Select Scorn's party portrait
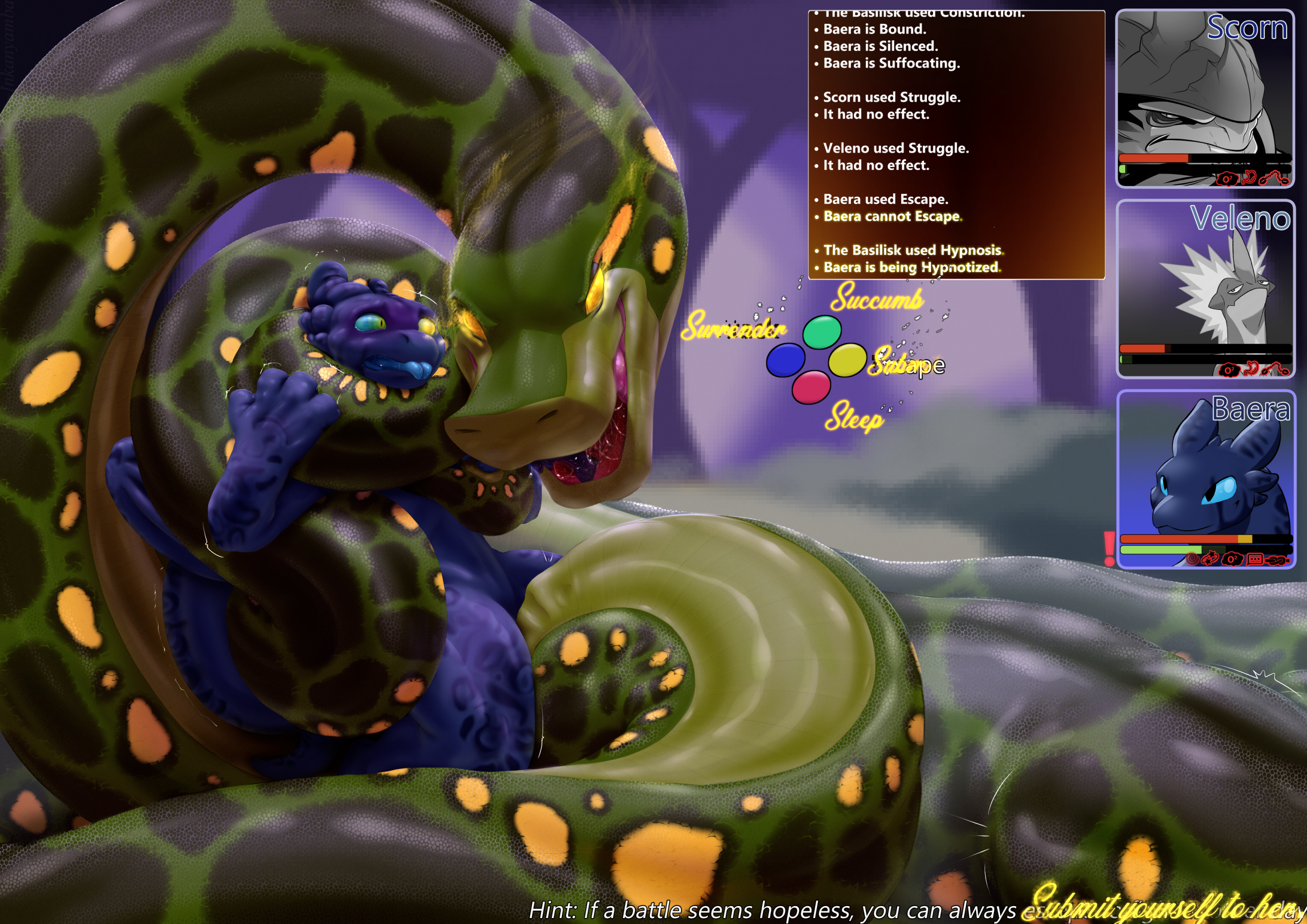 1204,98
